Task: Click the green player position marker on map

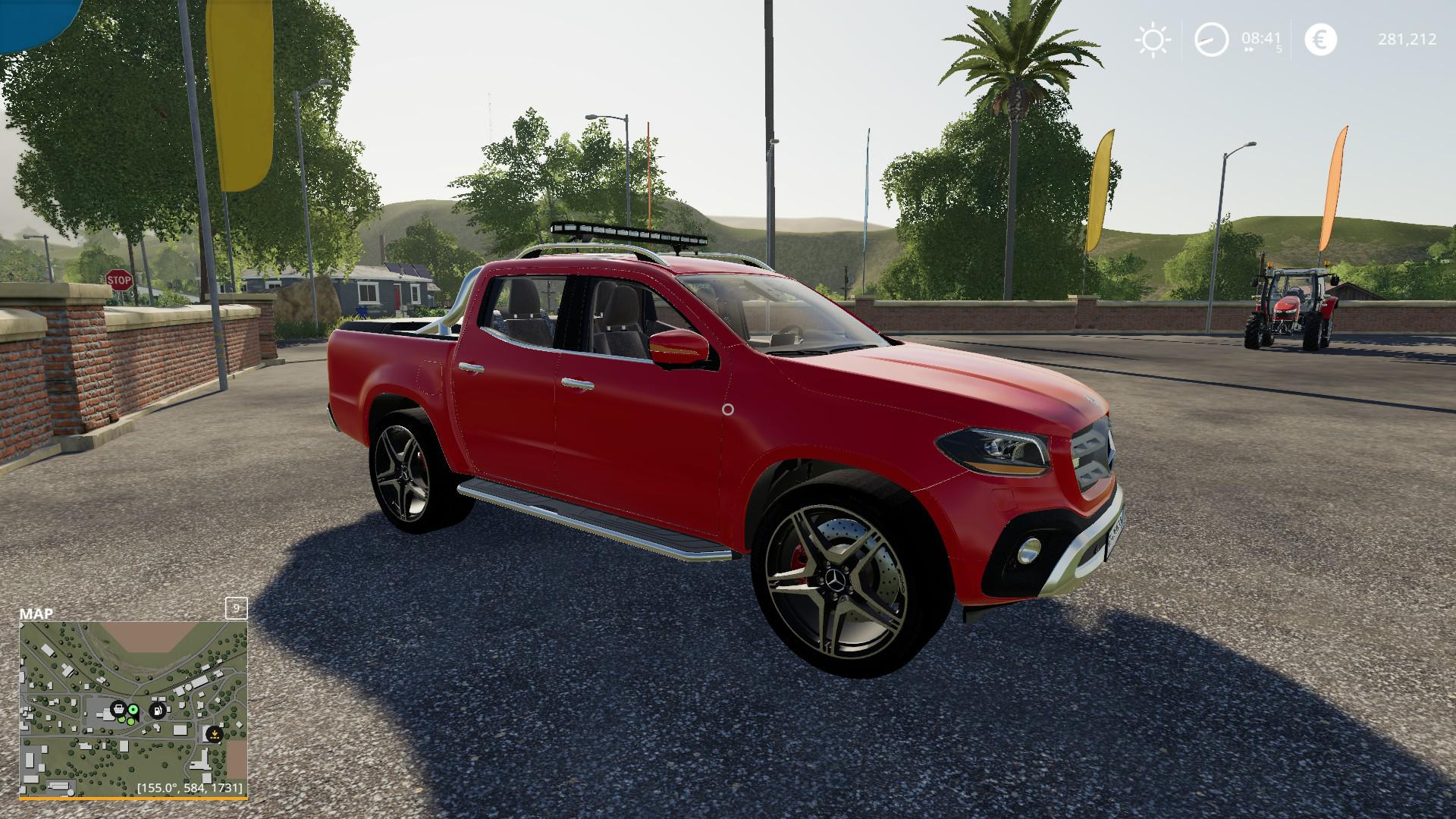Action: (x=133, y=710)
